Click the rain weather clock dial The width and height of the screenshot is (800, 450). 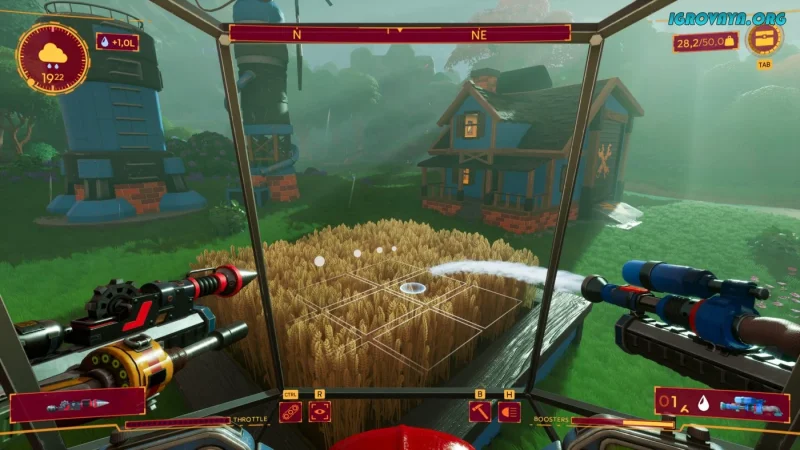tap(53, 58)
